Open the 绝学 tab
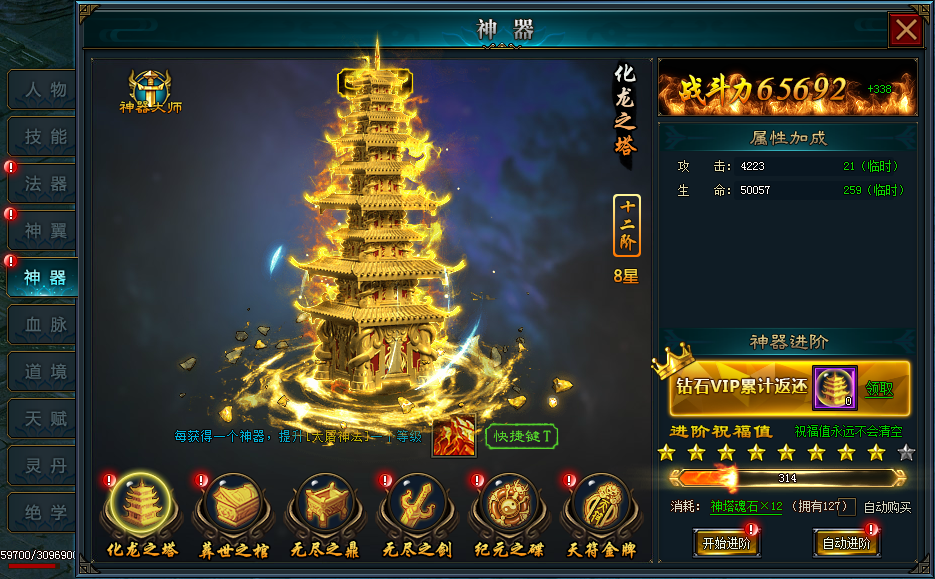The width and height of the screenshot is (935, 579). point(44,513)
